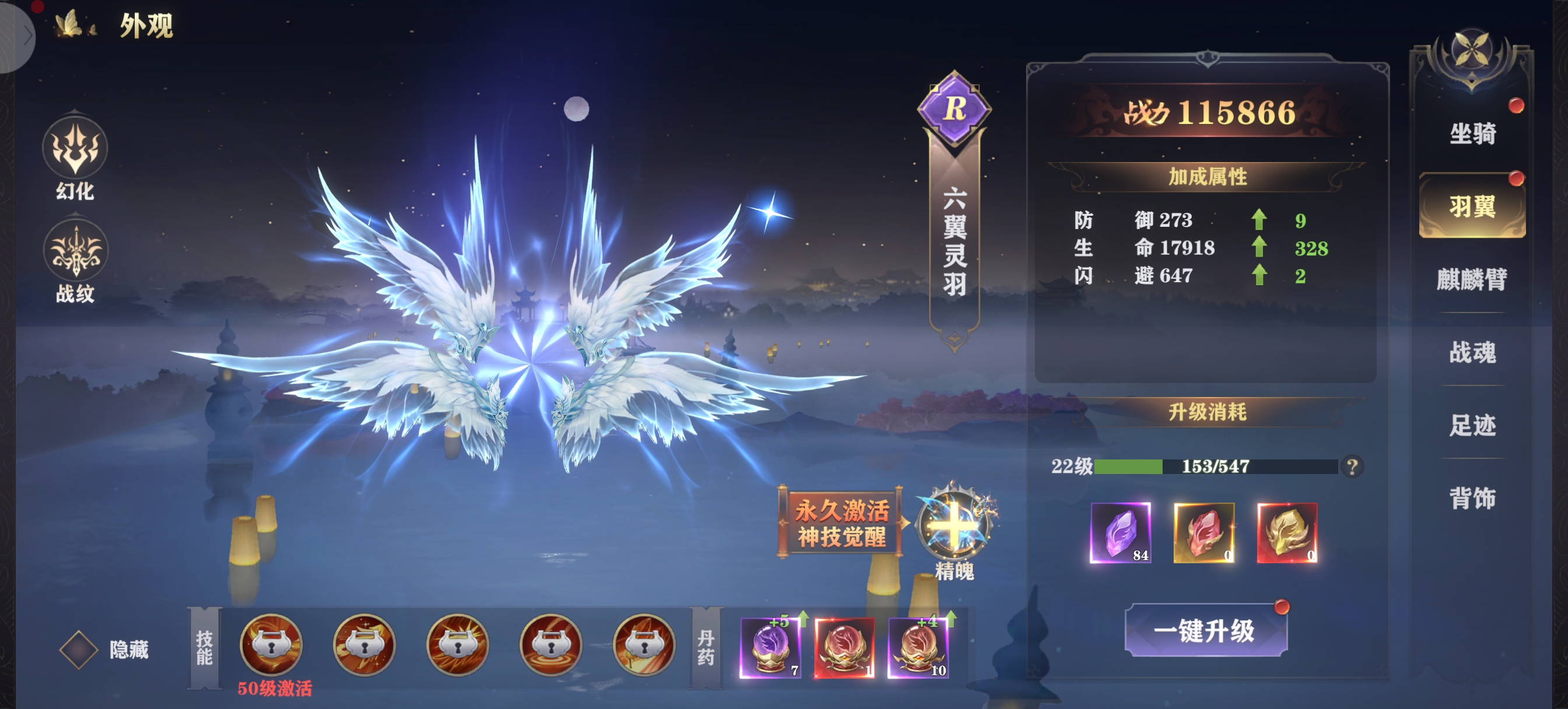The height and width of the screenshot is (709, 1568).
Task: Show level progress help question mark
Action: click(1352, 467)
